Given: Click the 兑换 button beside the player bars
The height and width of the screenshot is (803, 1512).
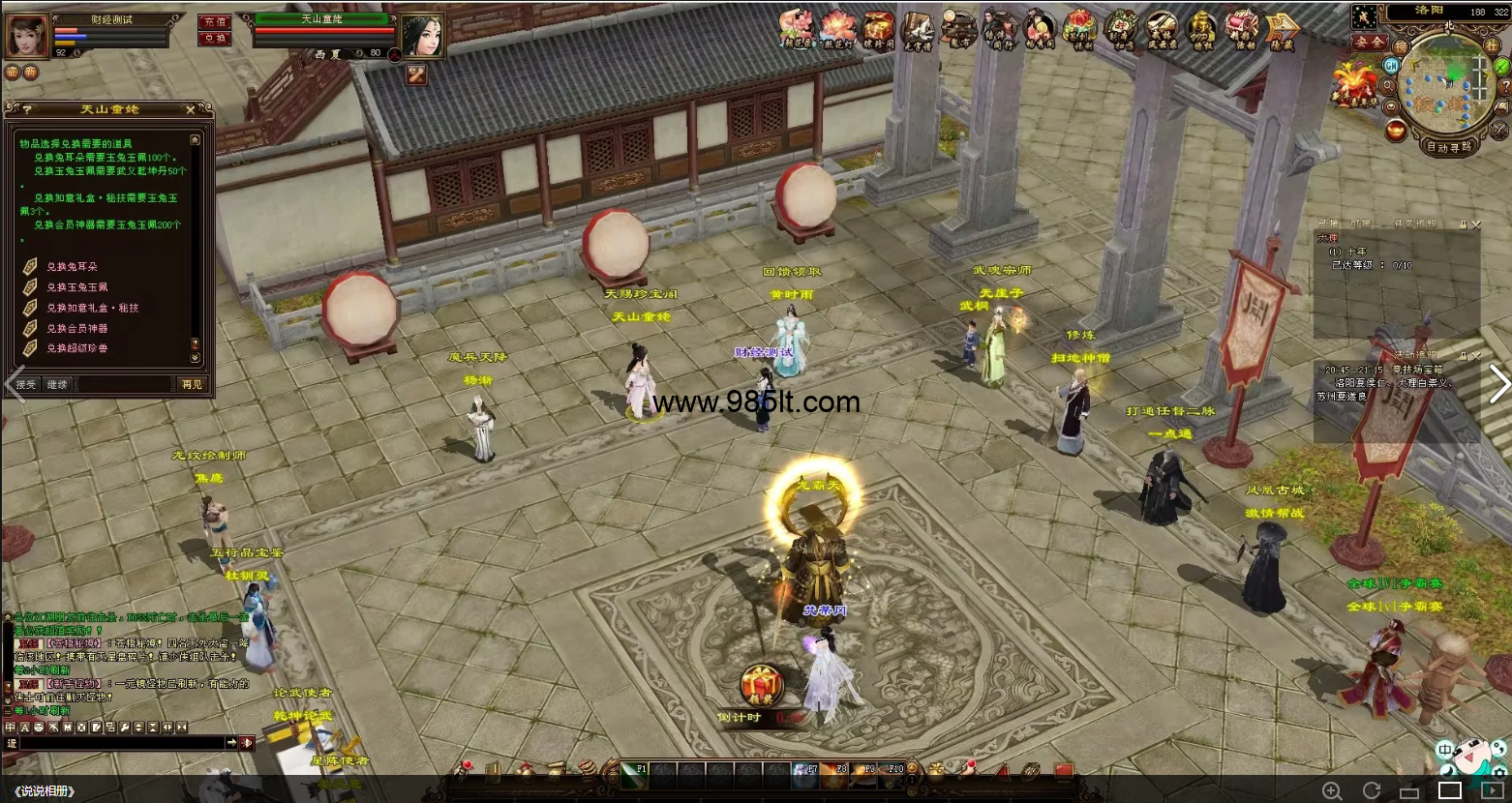Looking at the screenshot, I should (214, 39).
